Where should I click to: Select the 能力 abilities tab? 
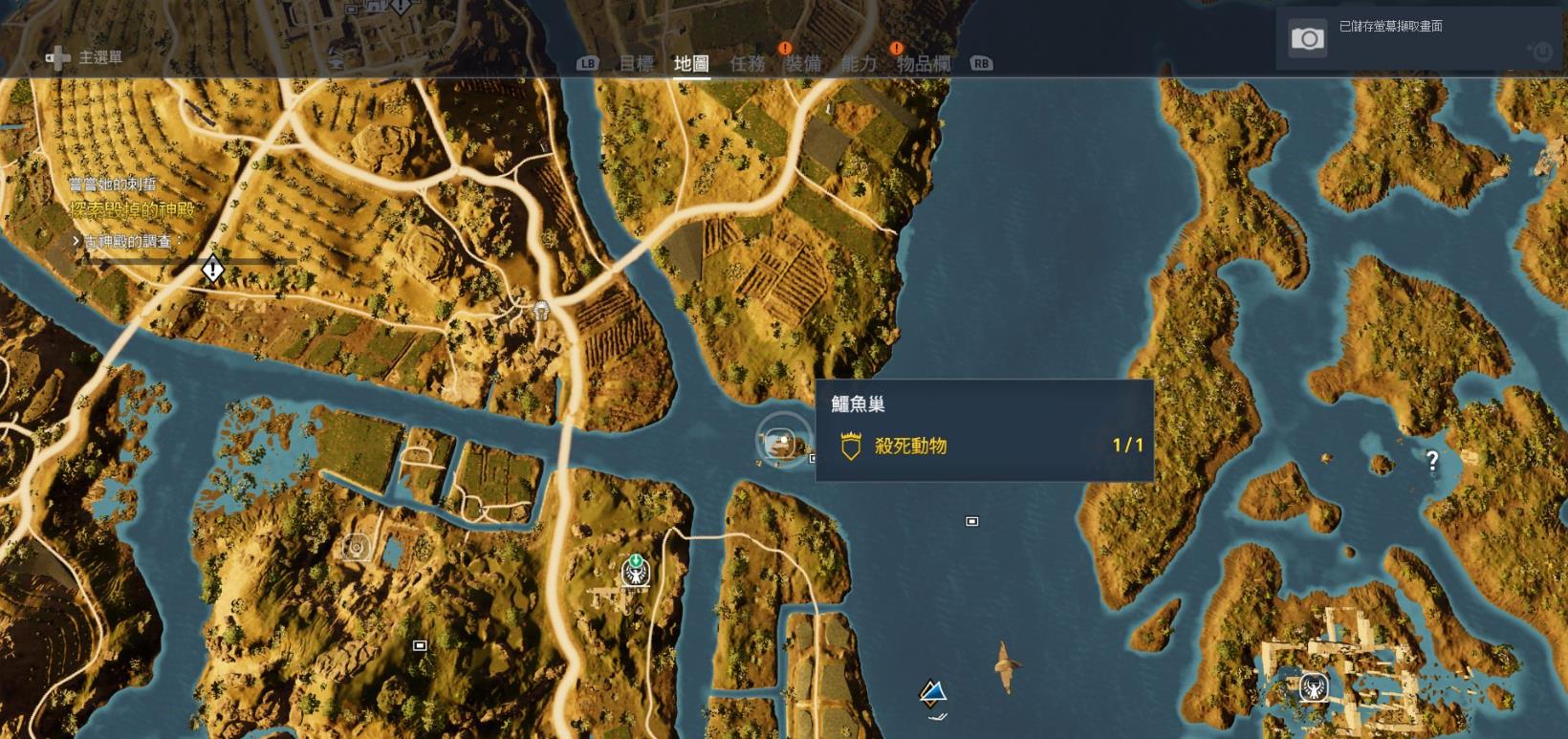[861, 63]
